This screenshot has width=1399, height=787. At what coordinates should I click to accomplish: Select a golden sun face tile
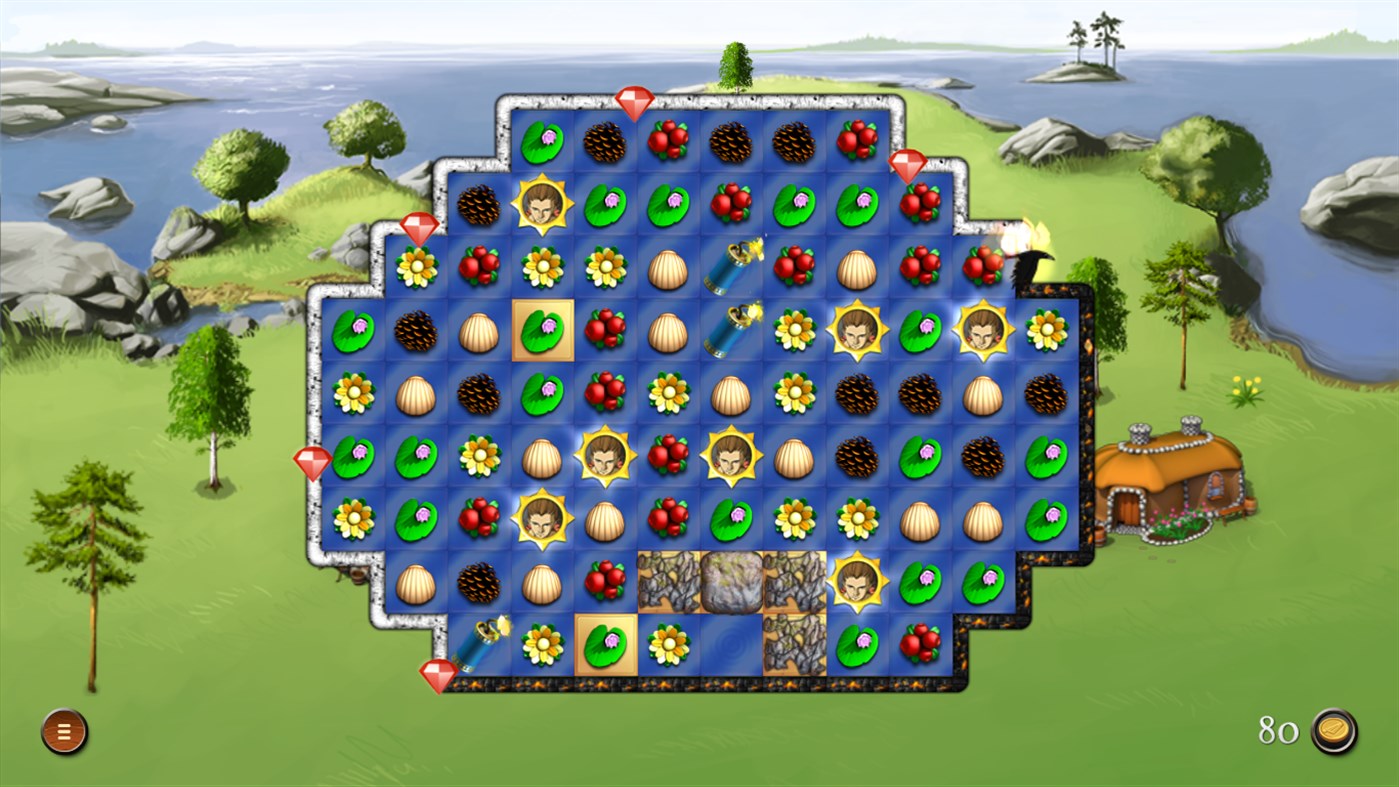tap(541, 203)
